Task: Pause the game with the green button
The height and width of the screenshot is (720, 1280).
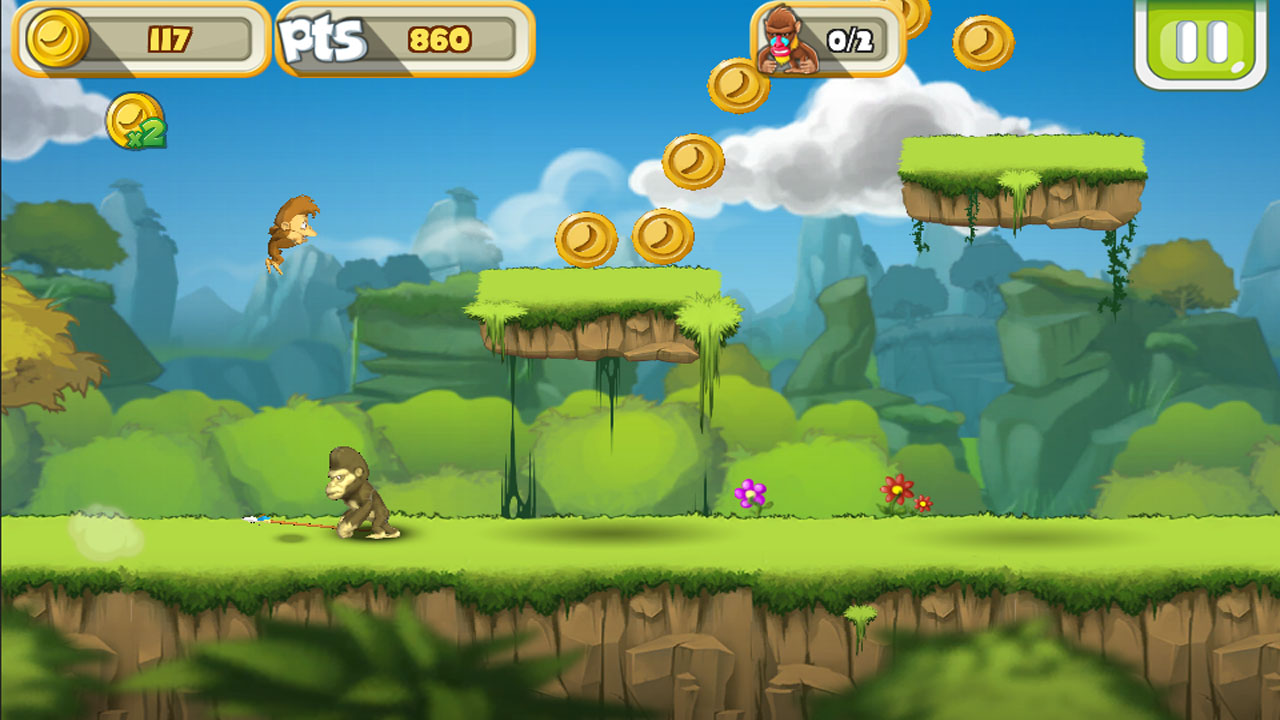Action: pos(1200,41)
